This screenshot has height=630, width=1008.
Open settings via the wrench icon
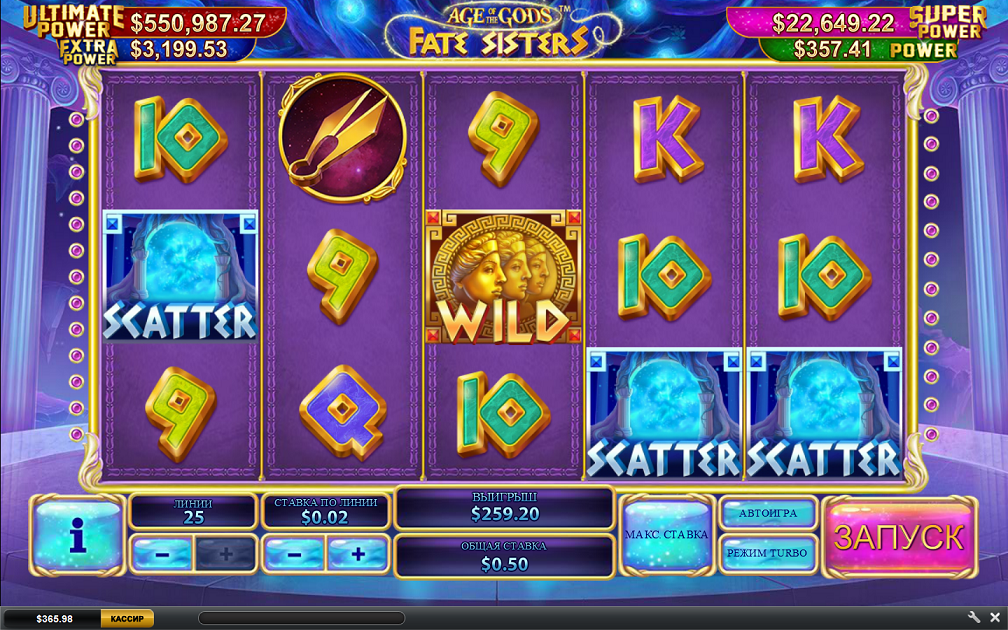click(x=974, y=618)
